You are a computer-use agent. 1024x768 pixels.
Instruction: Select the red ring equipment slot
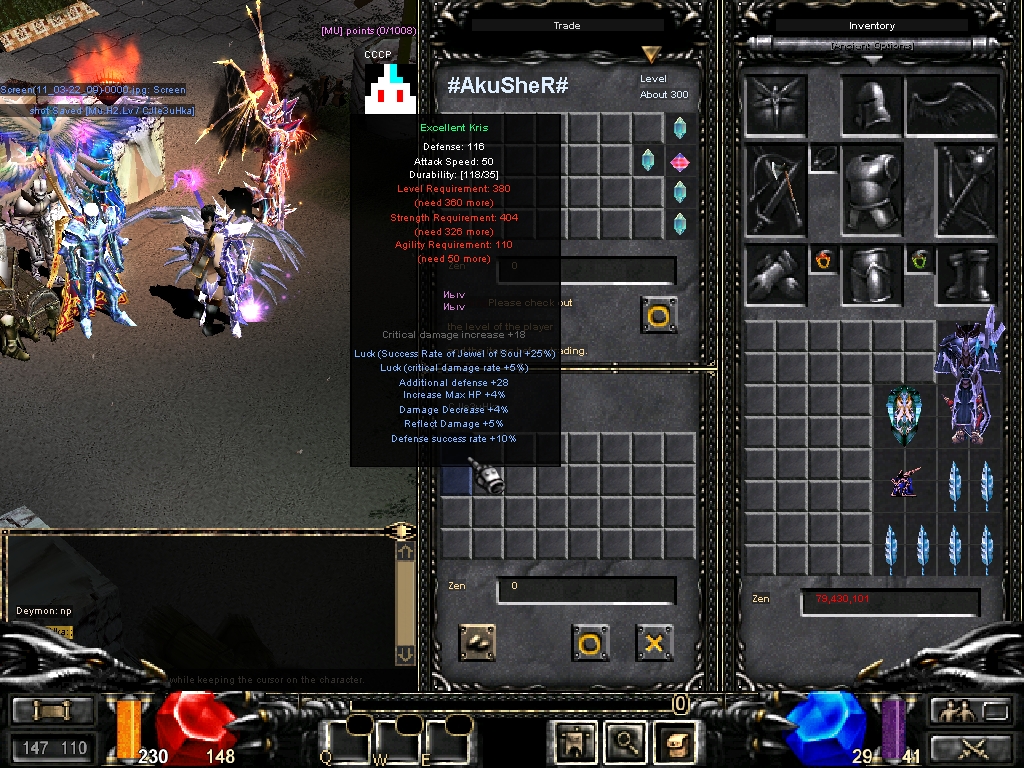pos(824,261)
